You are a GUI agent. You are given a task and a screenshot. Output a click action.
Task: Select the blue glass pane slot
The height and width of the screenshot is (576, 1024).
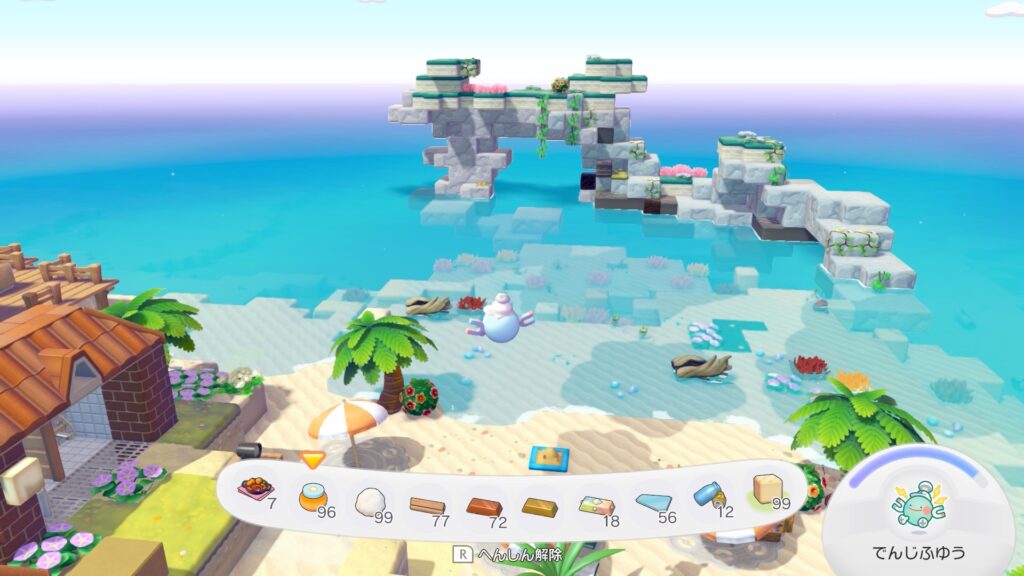coord(654,498)
